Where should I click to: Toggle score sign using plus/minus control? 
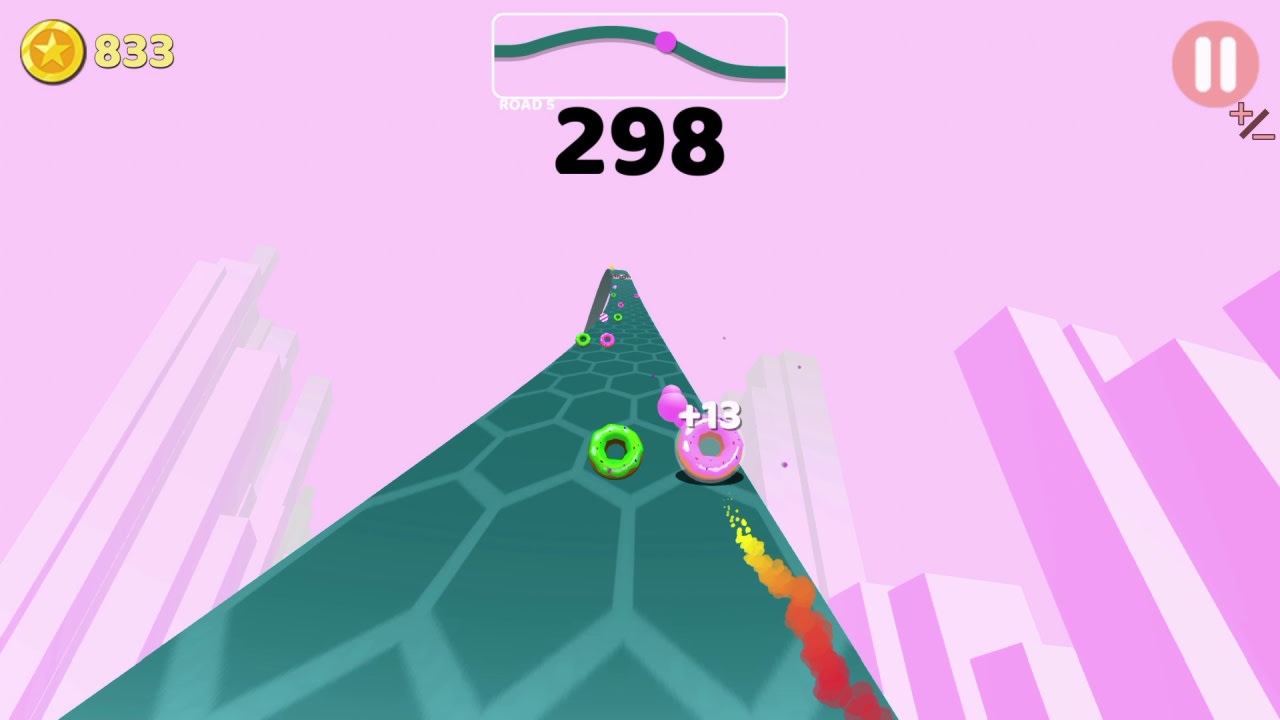(x=1250, y=122)
